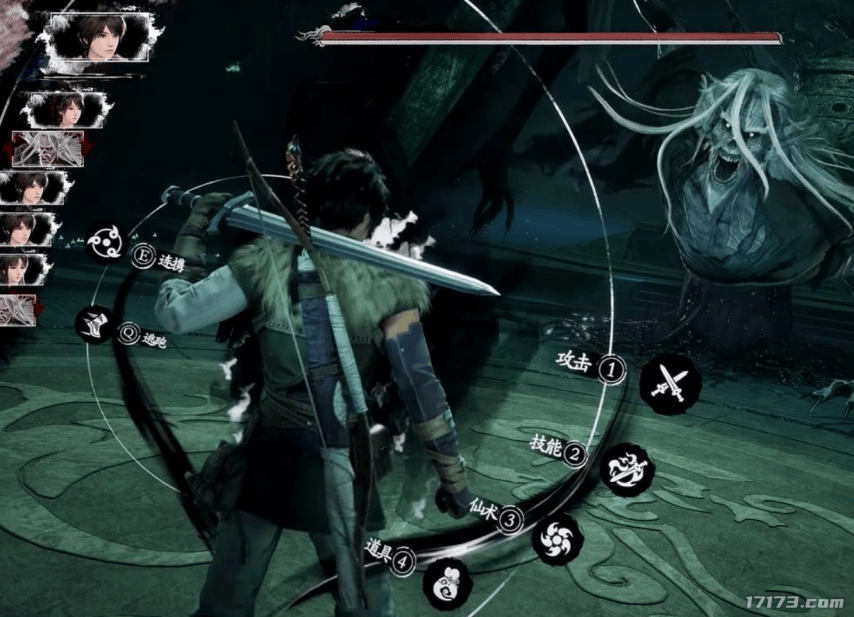Open the Skill (技能) command
The width and height of the screenshot is (854, 617).
coord(629,468)
